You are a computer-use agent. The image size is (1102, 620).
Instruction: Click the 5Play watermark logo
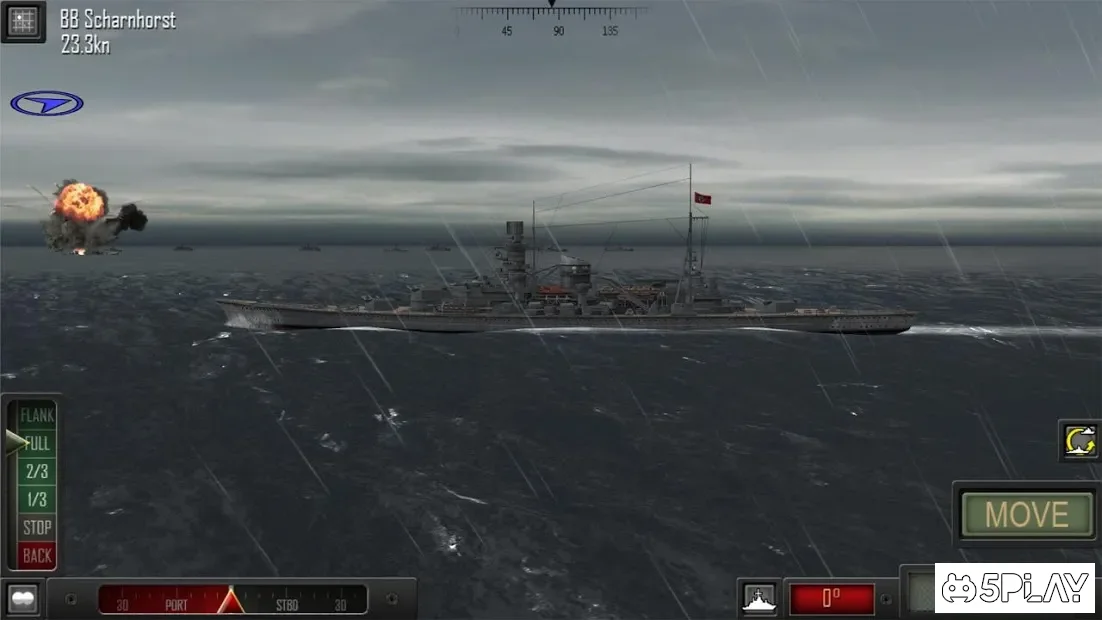(1014, 588)
